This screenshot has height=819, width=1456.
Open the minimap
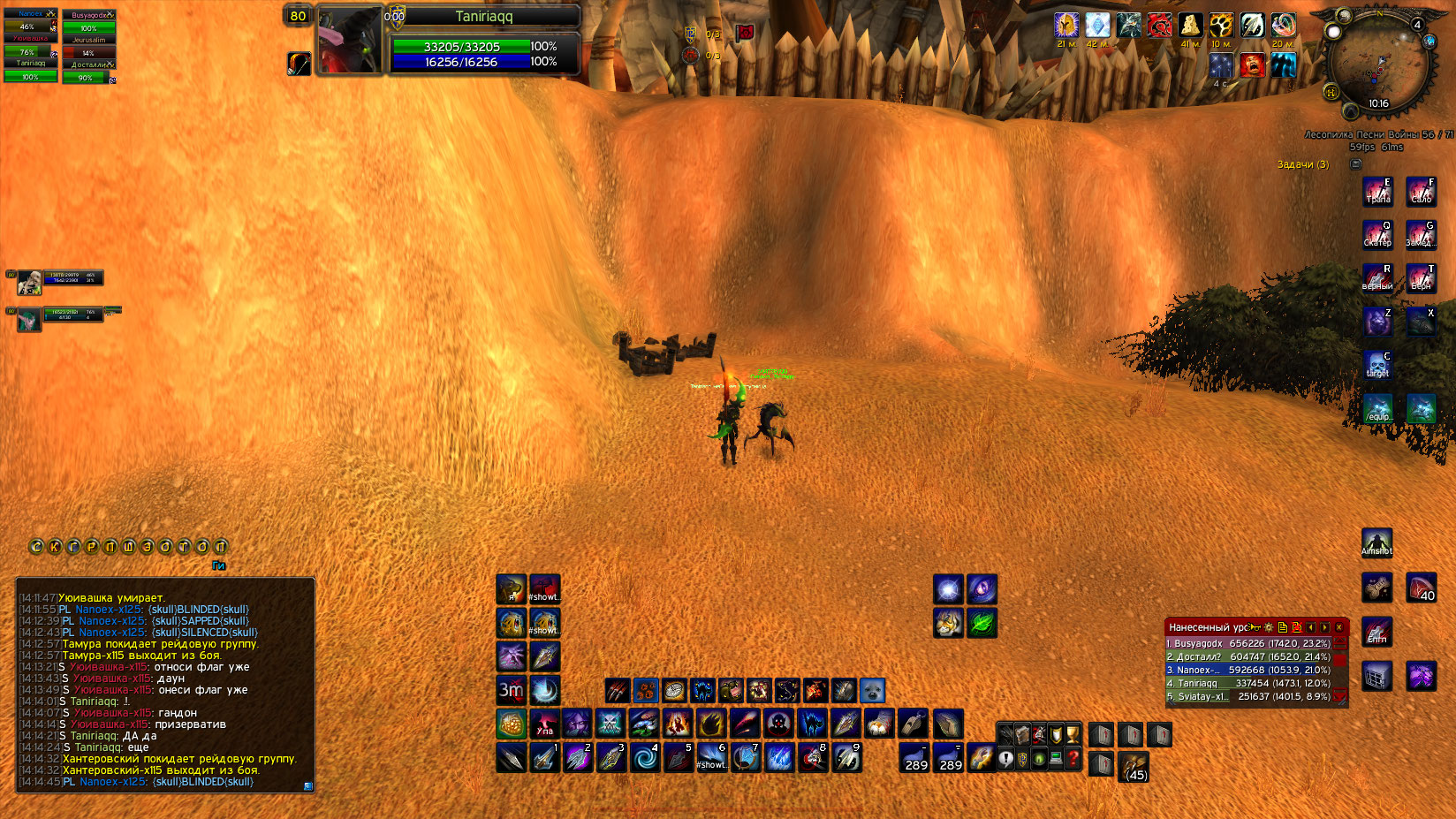(x=1378, y=64)
